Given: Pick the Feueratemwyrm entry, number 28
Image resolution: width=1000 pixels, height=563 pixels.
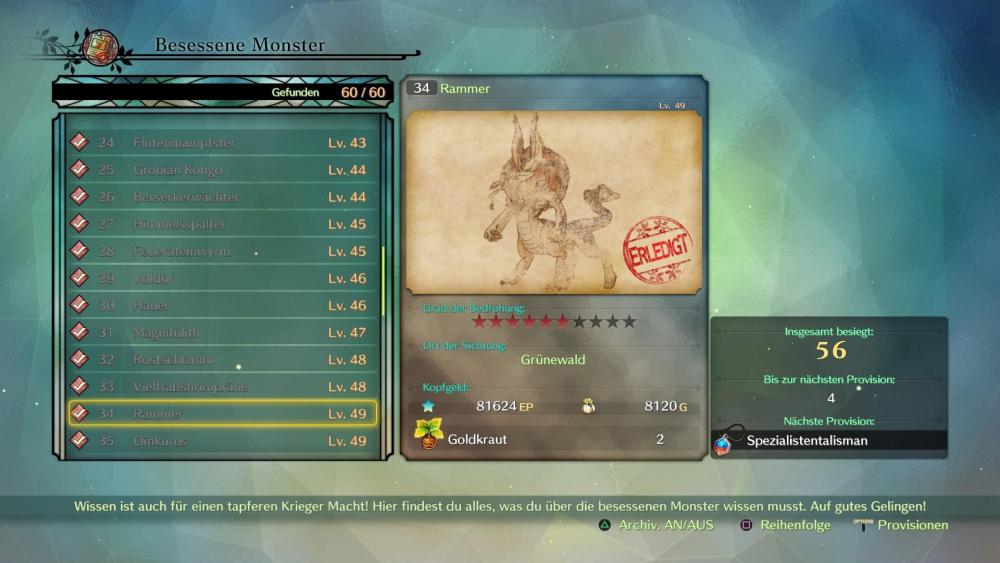Looking at the screenshot, I should [x=222, y=251].
